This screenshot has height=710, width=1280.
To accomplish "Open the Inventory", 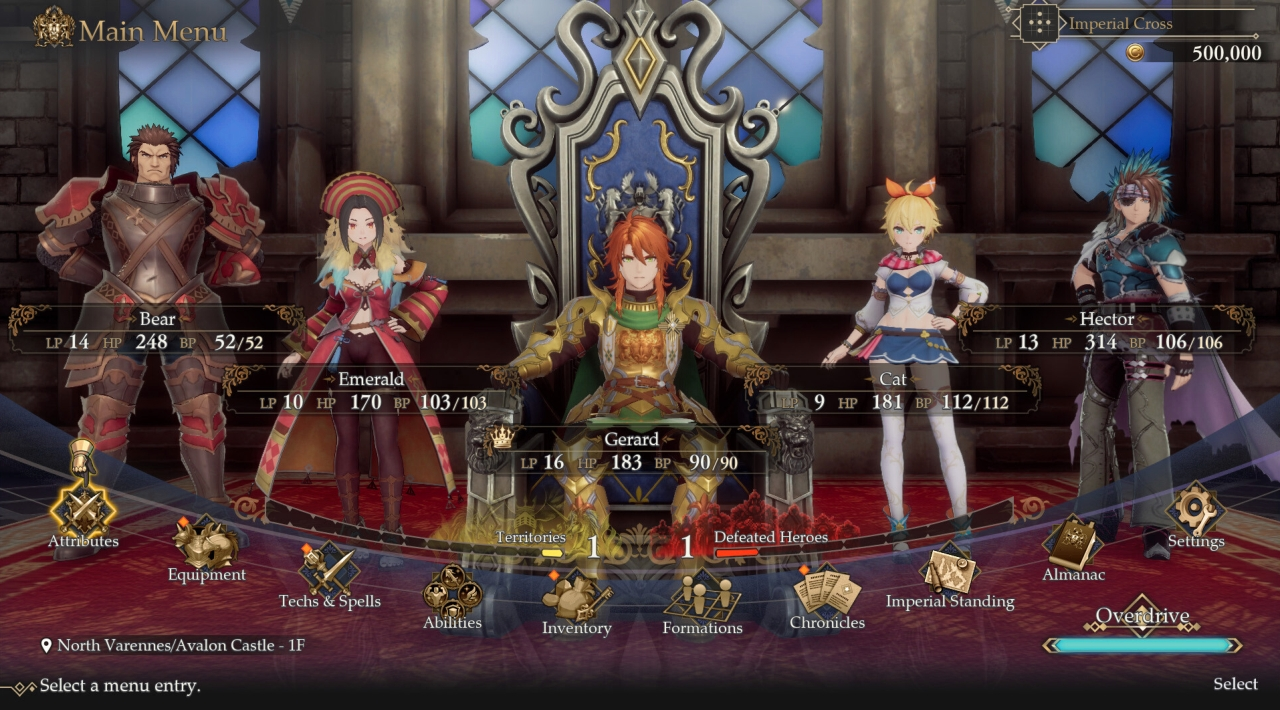I will (x=576, y=597).
